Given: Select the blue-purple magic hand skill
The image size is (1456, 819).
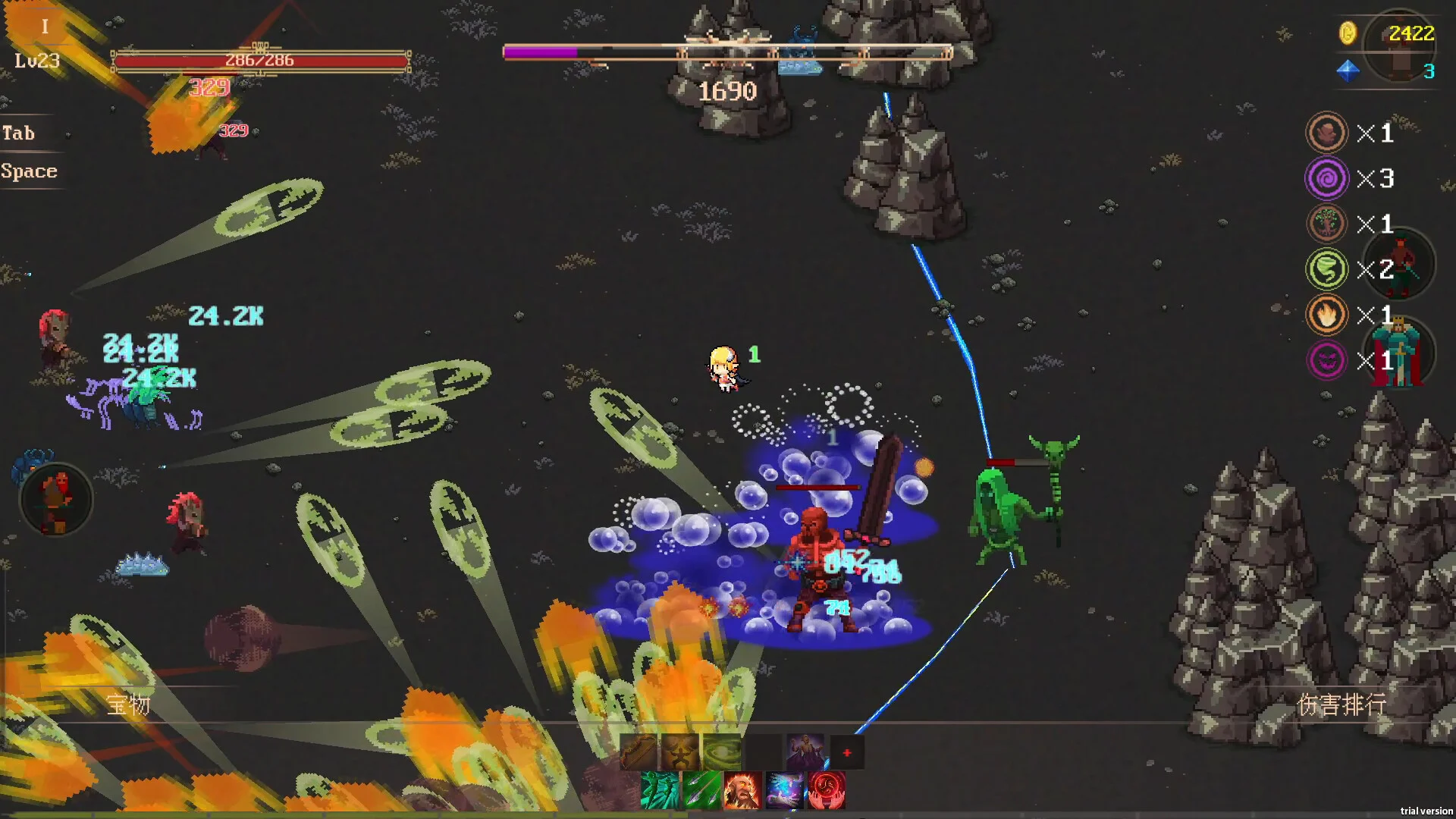Looking at the screenshot, I should [x=784, y=790].
